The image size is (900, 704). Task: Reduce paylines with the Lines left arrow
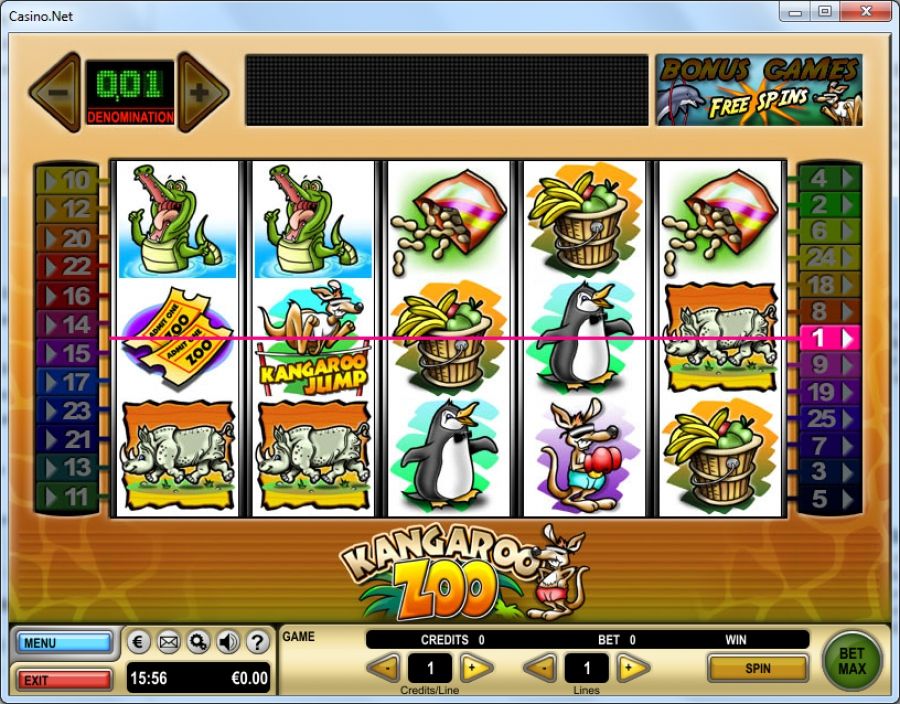point(541,668)
